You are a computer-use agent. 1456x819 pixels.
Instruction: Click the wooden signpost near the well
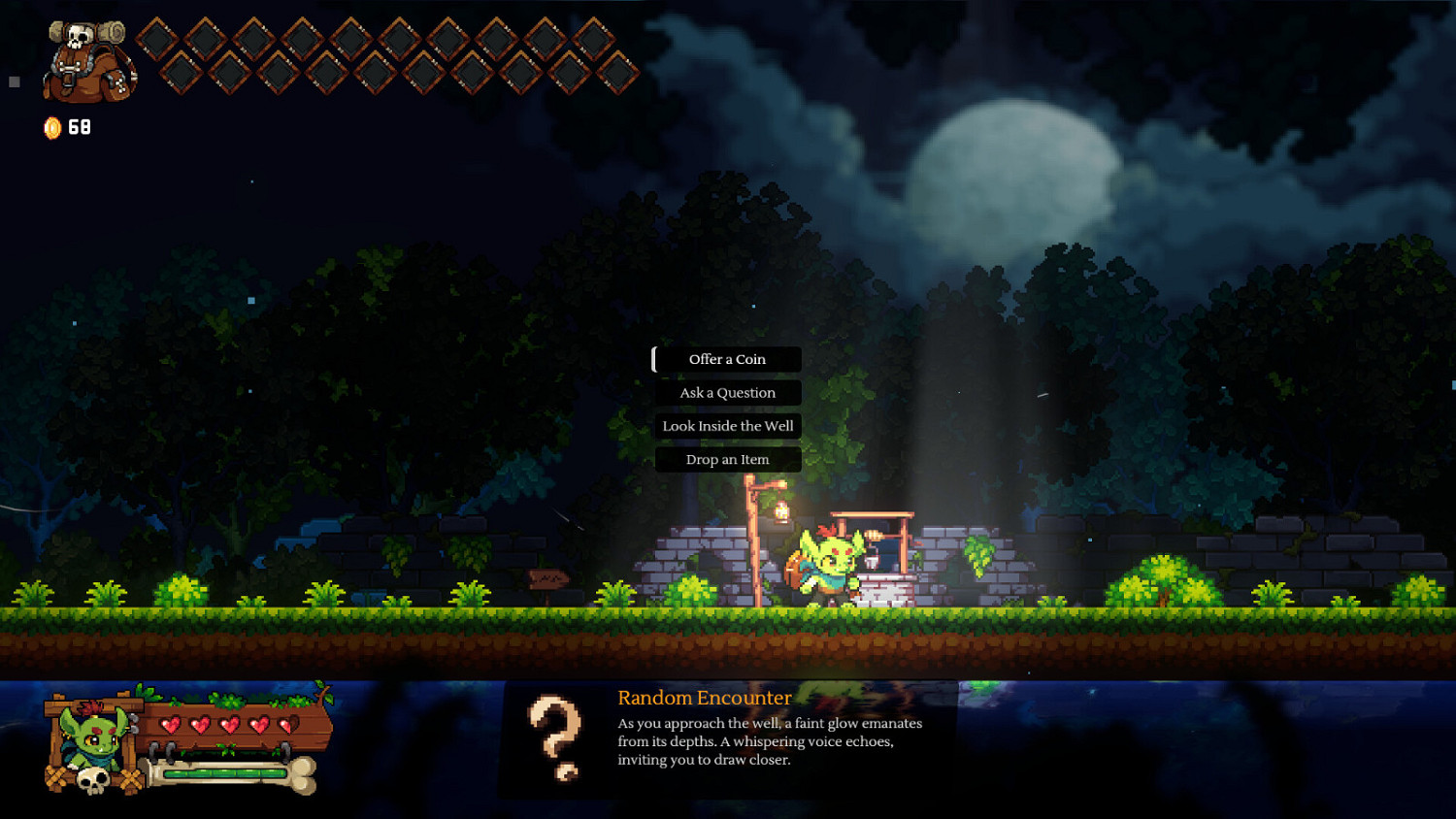(547, 579)
